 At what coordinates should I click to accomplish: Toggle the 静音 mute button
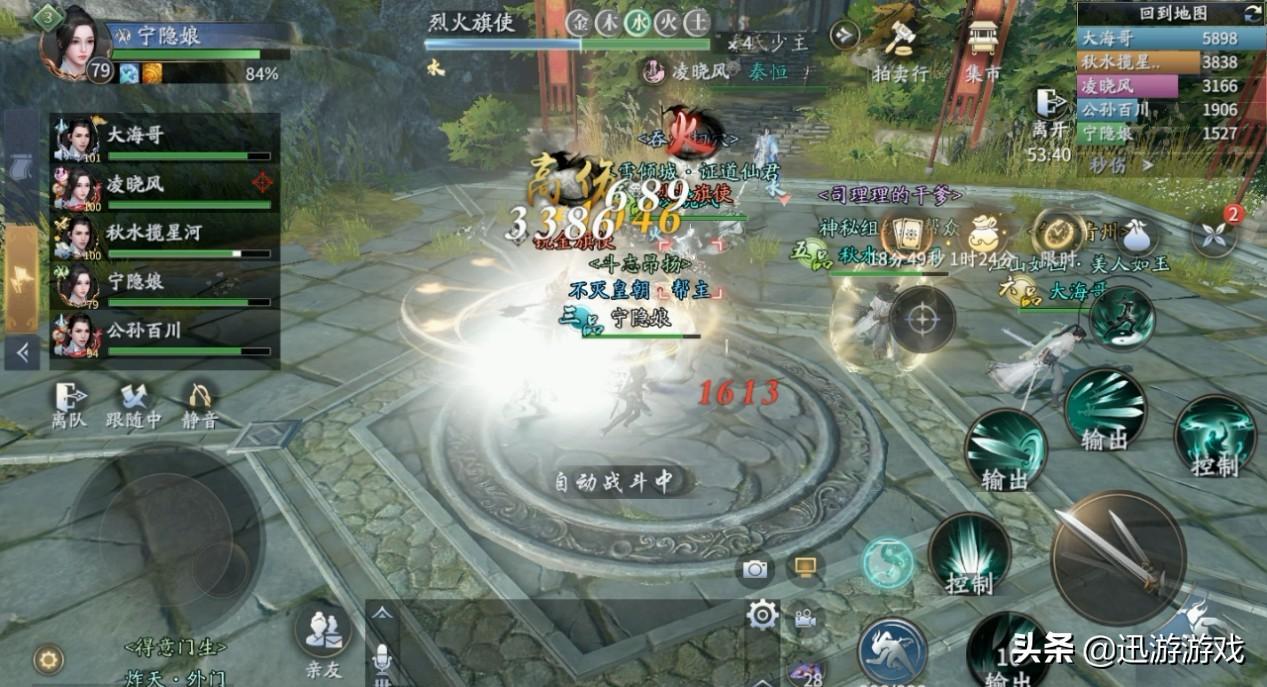pos(201,404)
